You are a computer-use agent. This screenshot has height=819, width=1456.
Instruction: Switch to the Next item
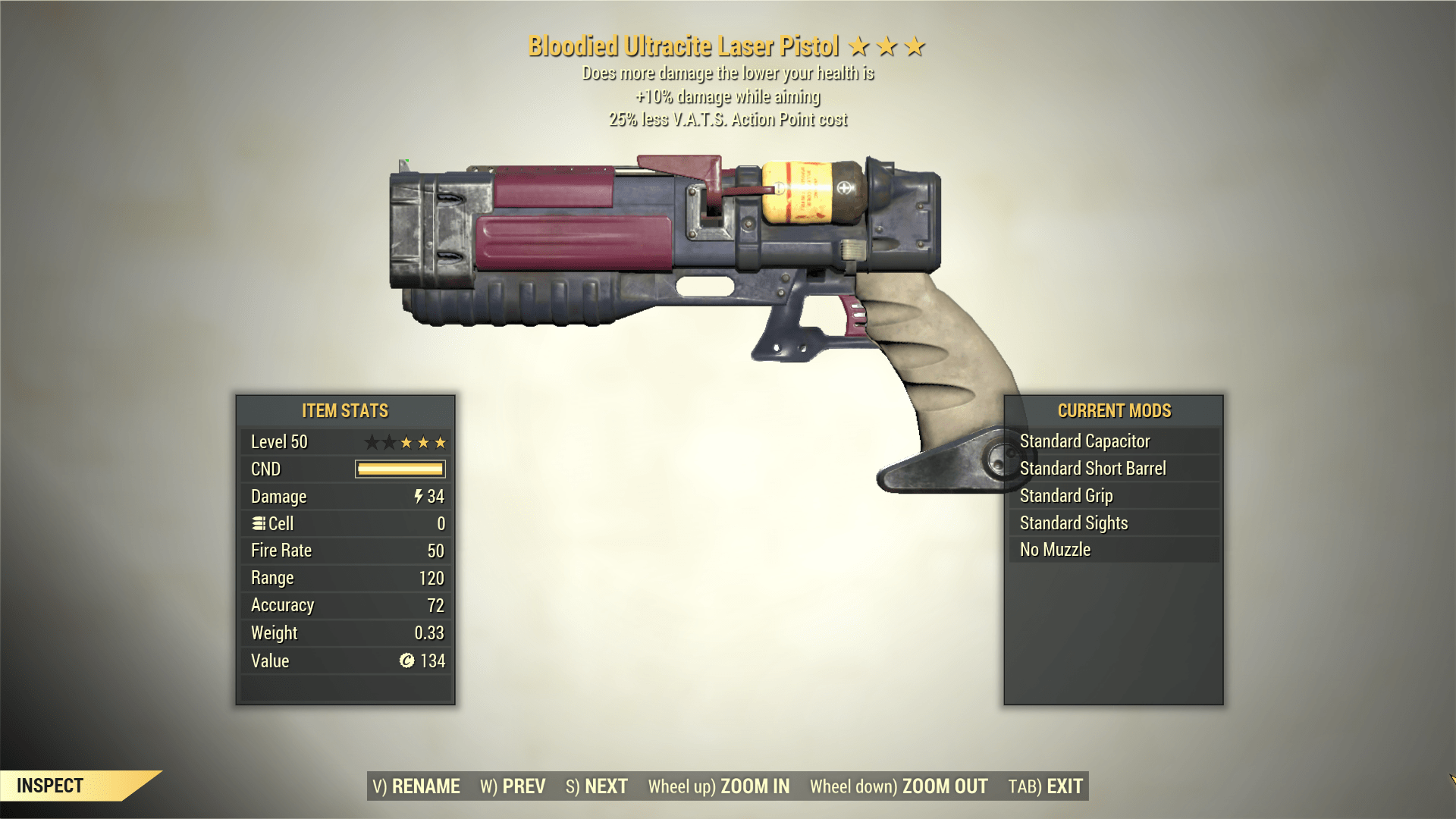[597, 786]
